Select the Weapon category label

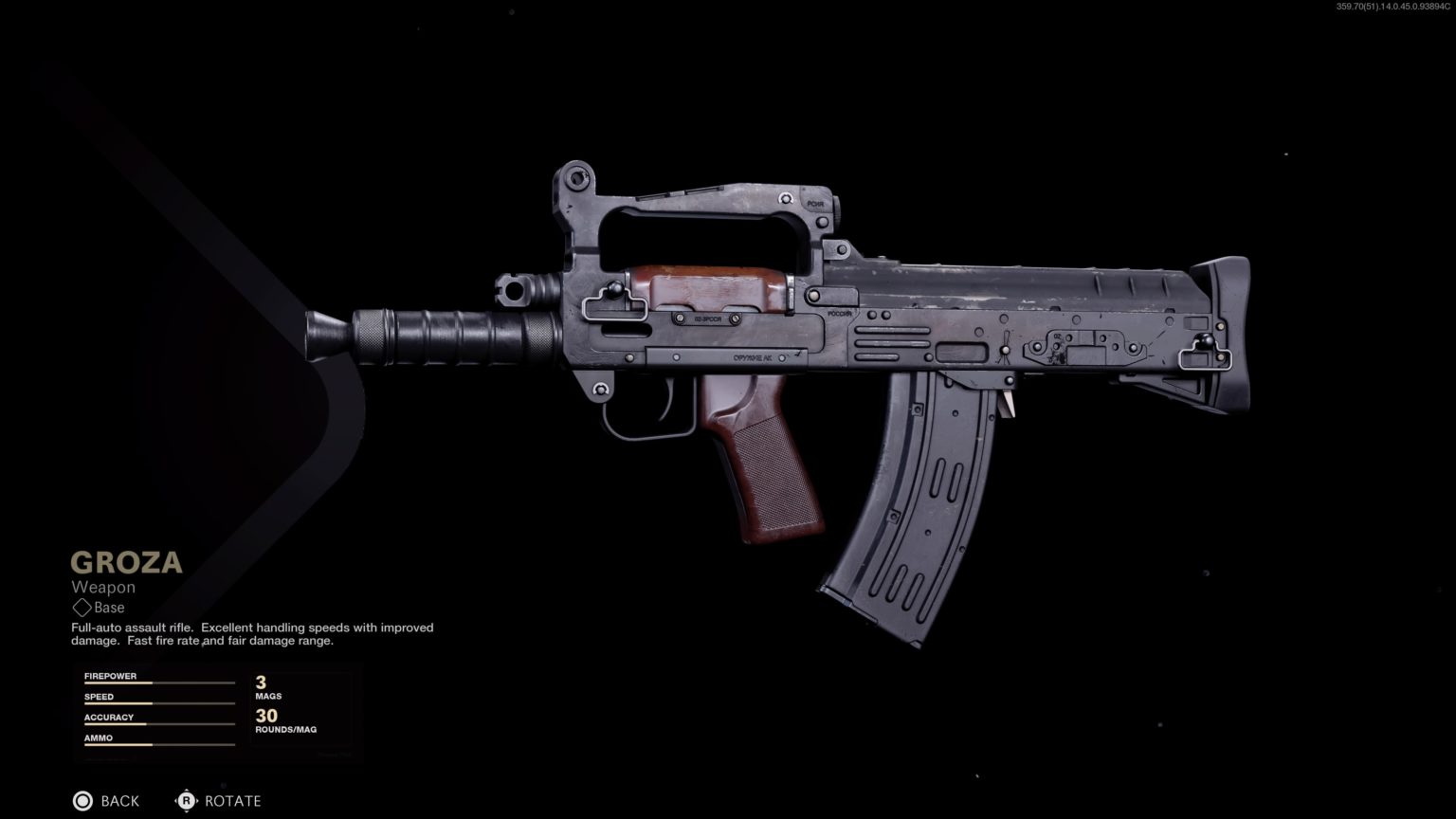tap(104, 587)
